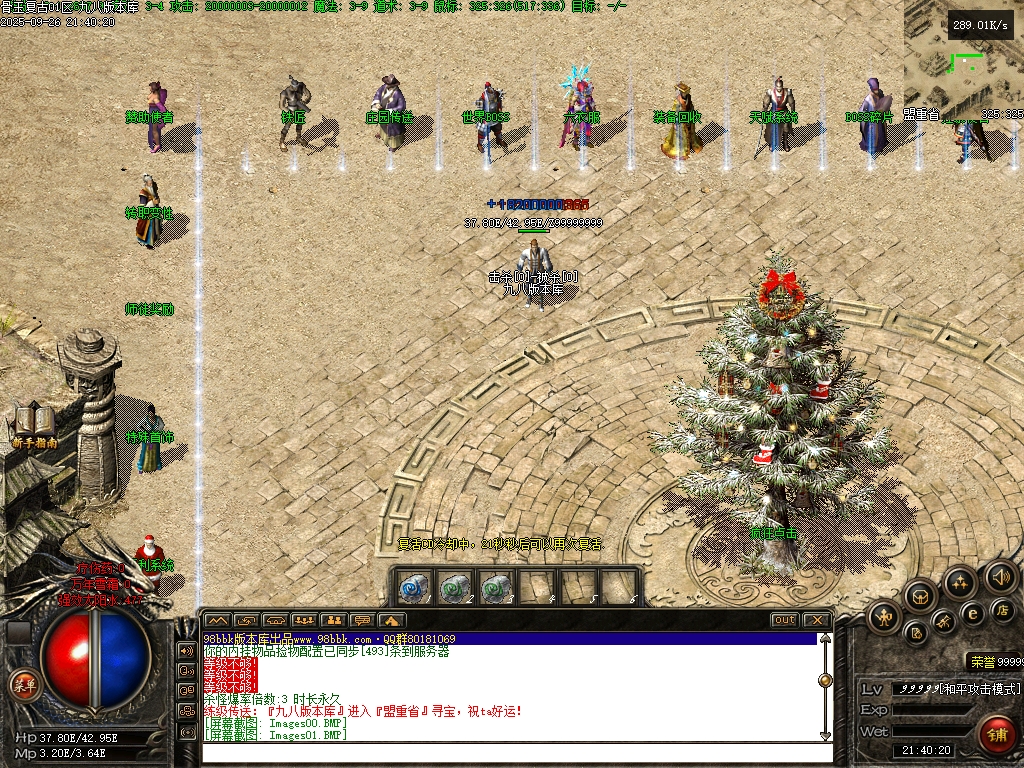Viewport: 1024px width, 768px height.
Task: Click the round 'e' button
Action: pyautogui.click(x=972, y=613)
